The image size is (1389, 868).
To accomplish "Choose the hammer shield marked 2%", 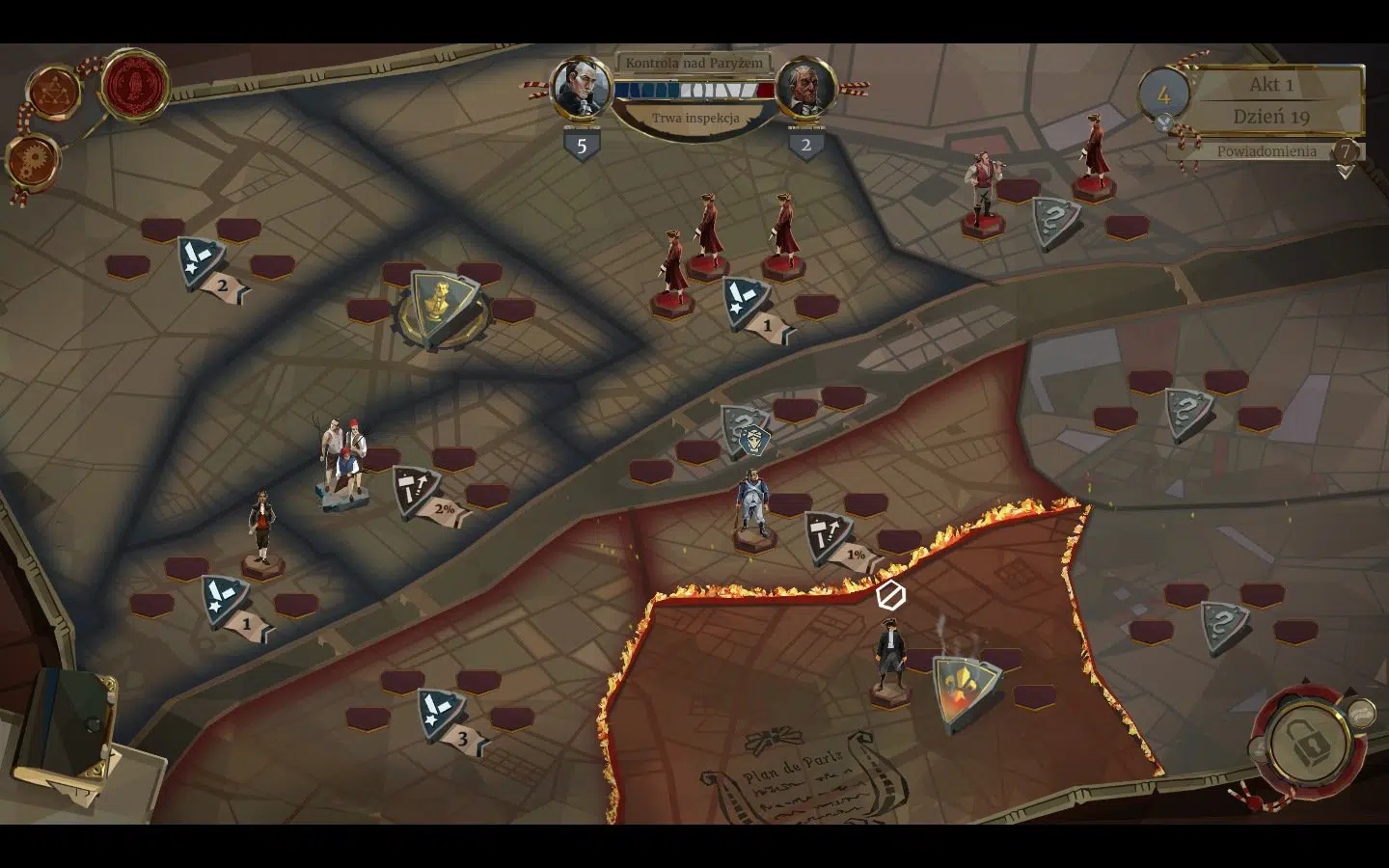I will pos(418,492).
